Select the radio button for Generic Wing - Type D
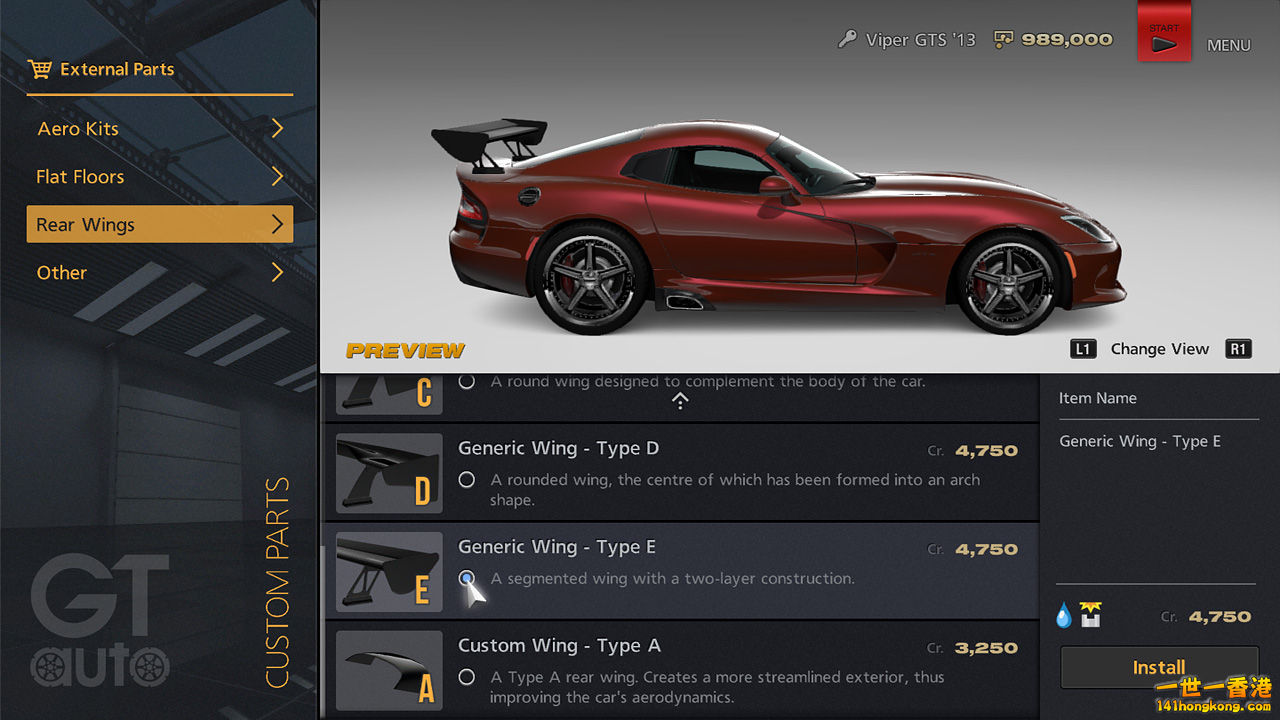The height and width of the screenshot is (720, 1280). pos(466,479)
